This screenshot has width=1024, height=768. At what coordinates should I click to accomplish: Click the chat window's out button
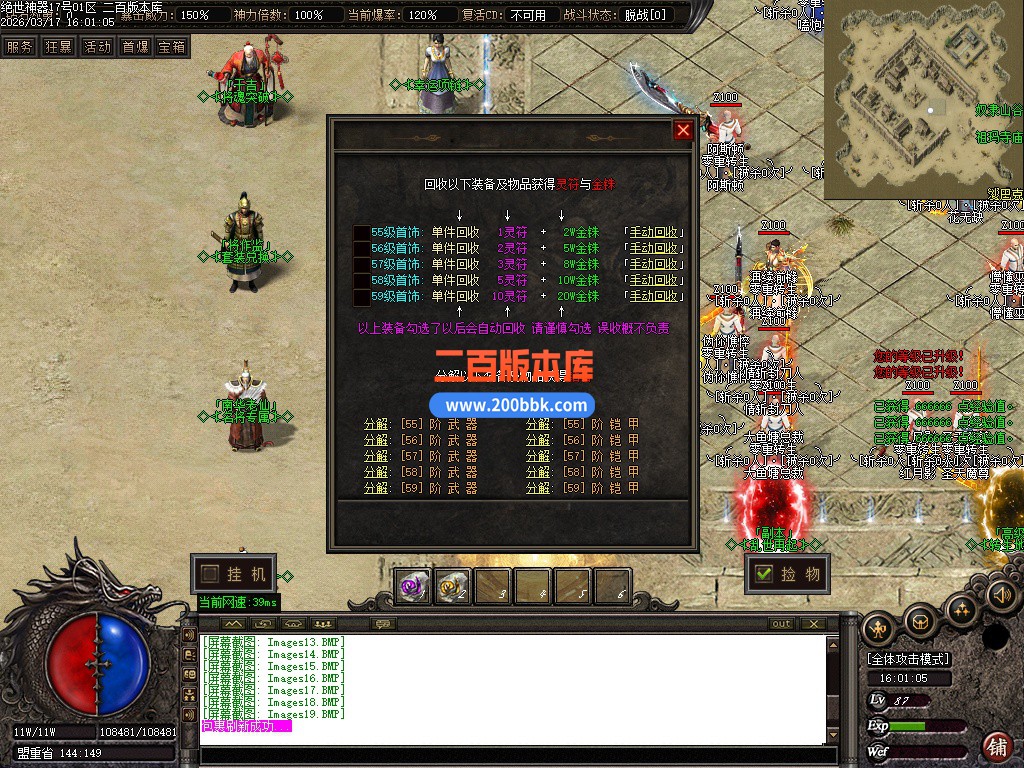click(x=782, y=623)
